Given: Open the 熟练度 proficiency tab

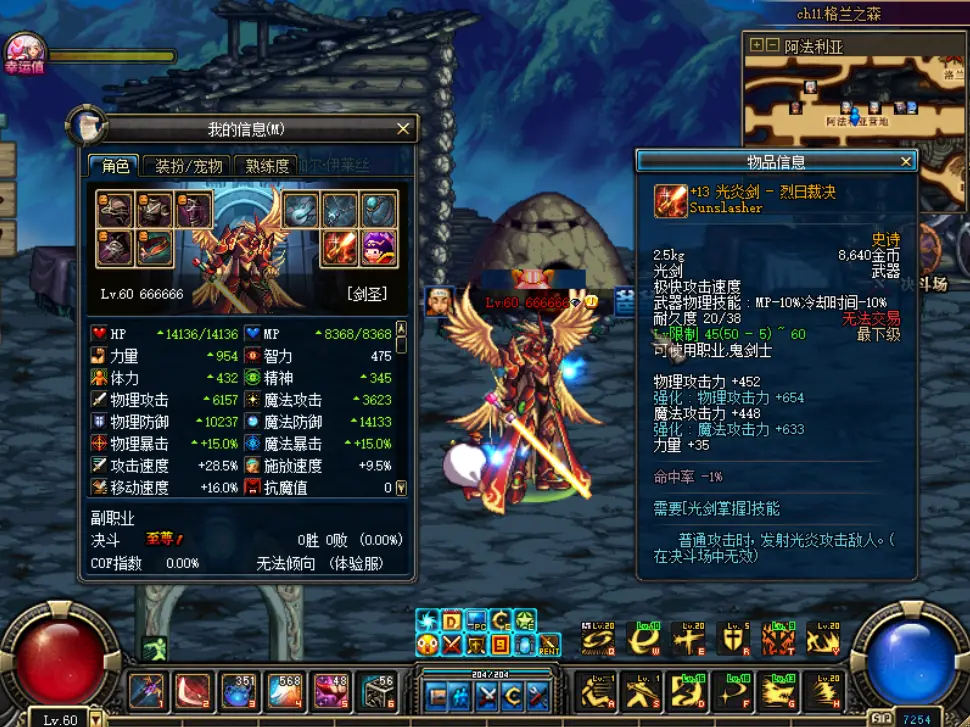Looking at the screenshot, I should pos(267,166).
